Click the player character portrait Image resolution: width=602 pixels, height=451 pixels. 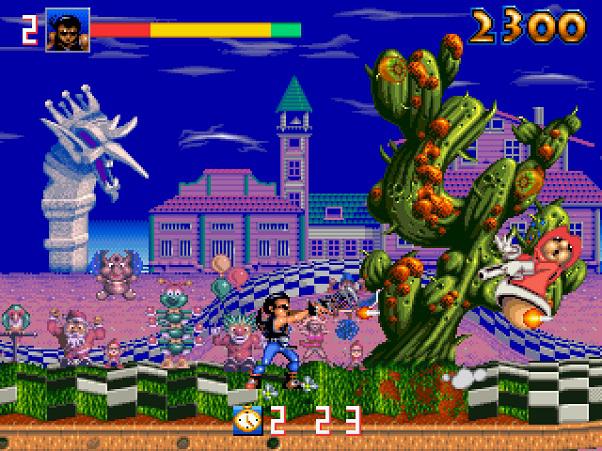(67, 30)
